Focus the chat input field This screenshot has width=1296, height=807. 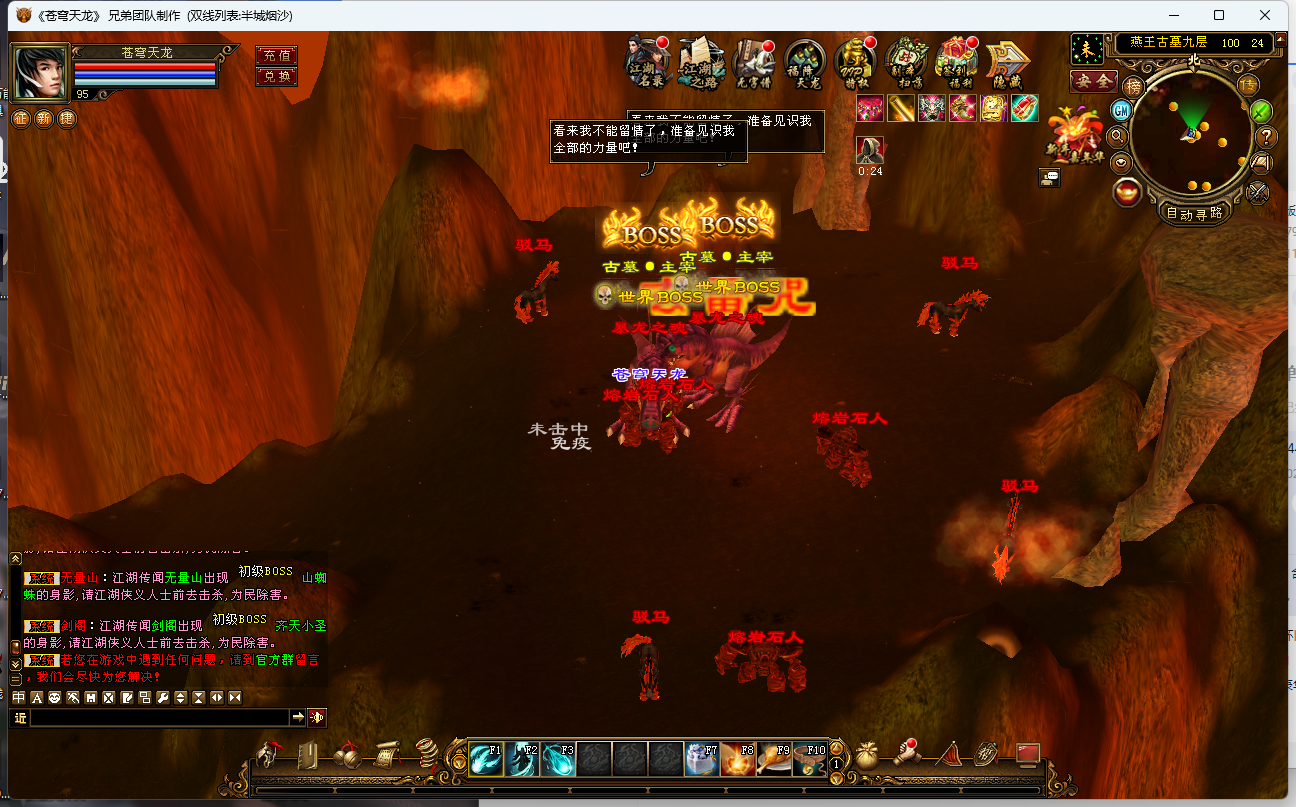tap(160, 717)
